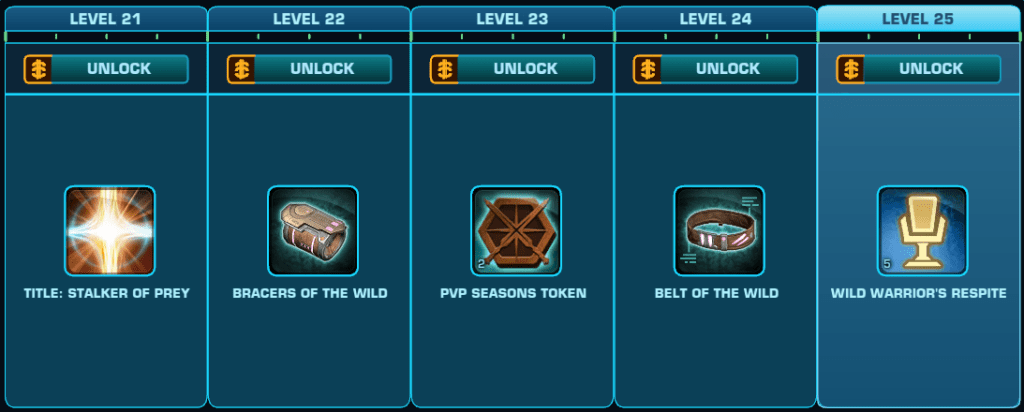View the Belt of the Wild reward
1024x412 pixels.
[719, 231]
